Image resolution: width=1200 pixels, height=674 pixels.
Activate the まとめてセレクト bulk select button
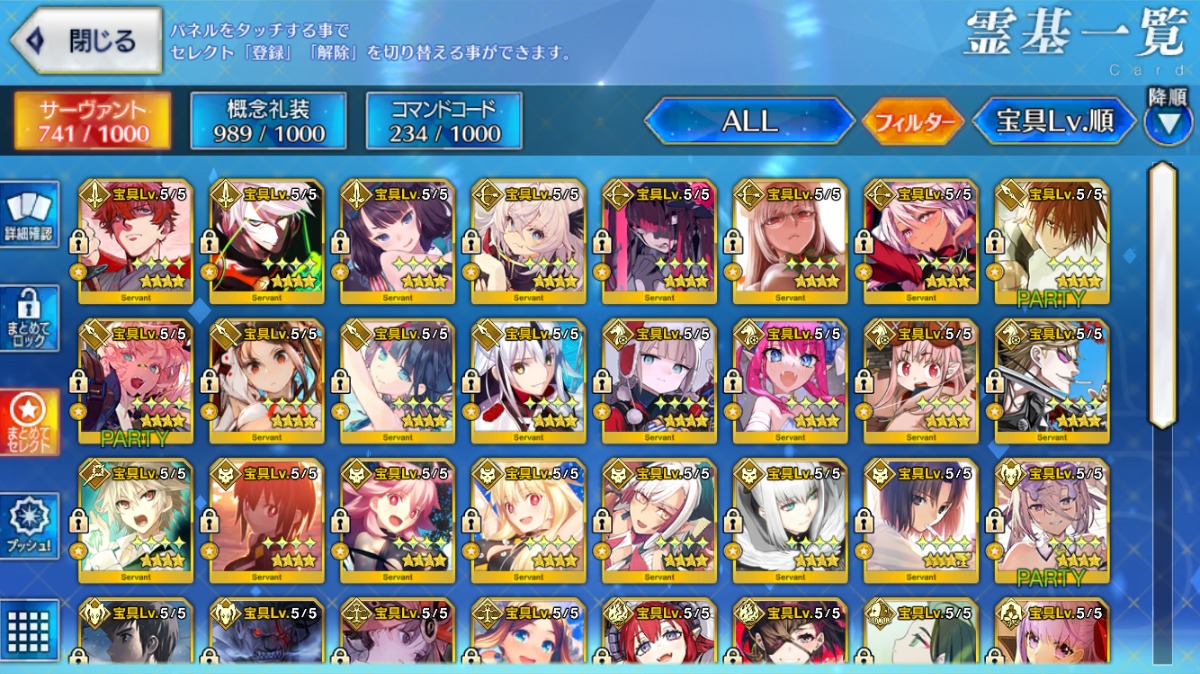(x=31, y=421)
